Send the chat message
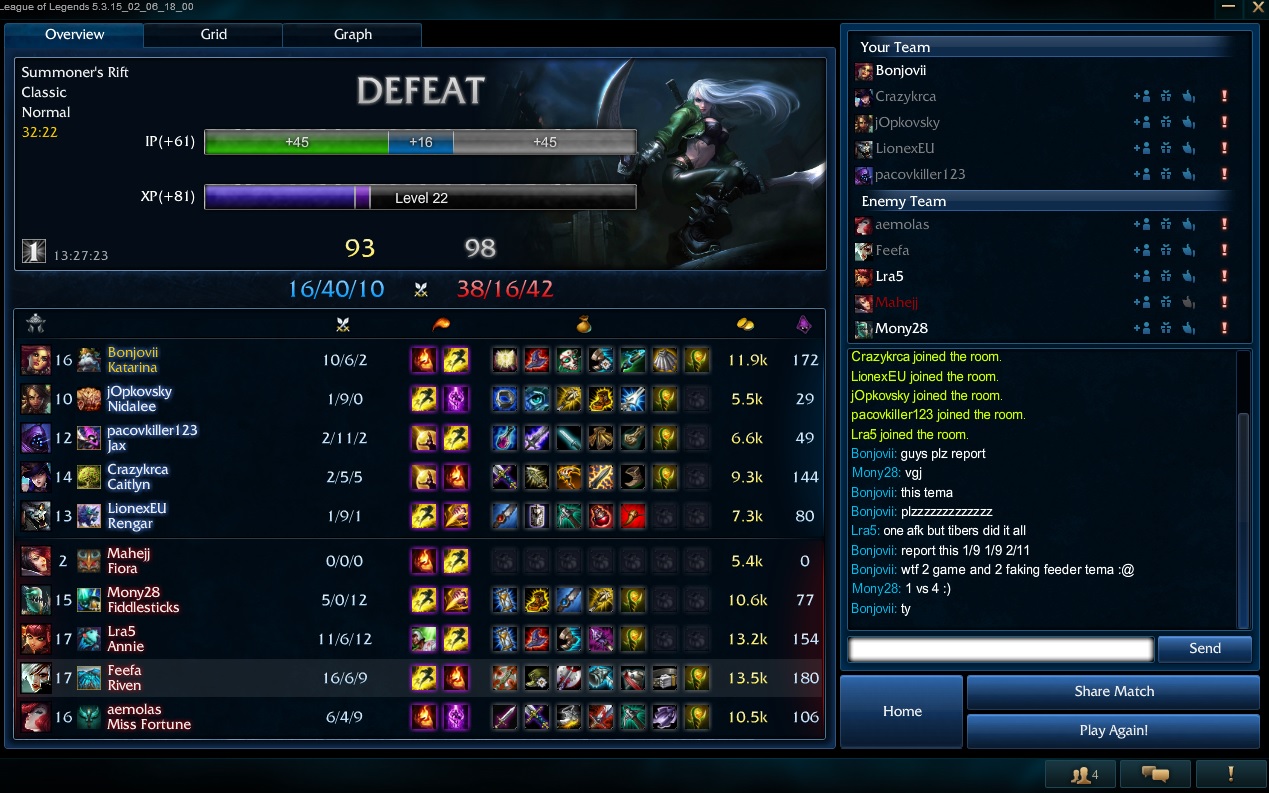The width and height of the screenshot is (1269, 793). [1204, 649]
